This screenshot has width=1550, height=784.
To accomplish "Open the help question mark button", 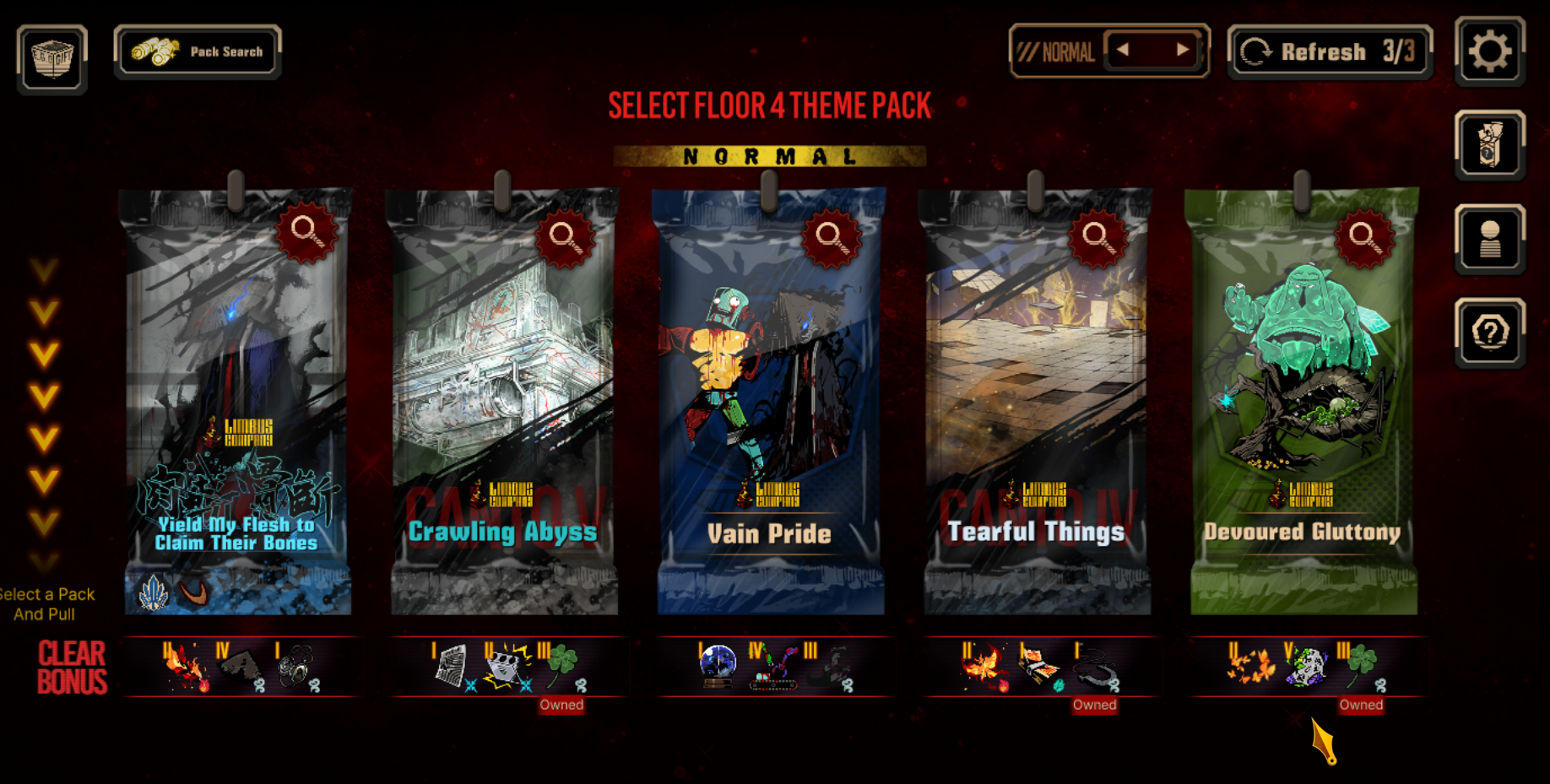I will pyautogui.click(x=1489, y=333).
